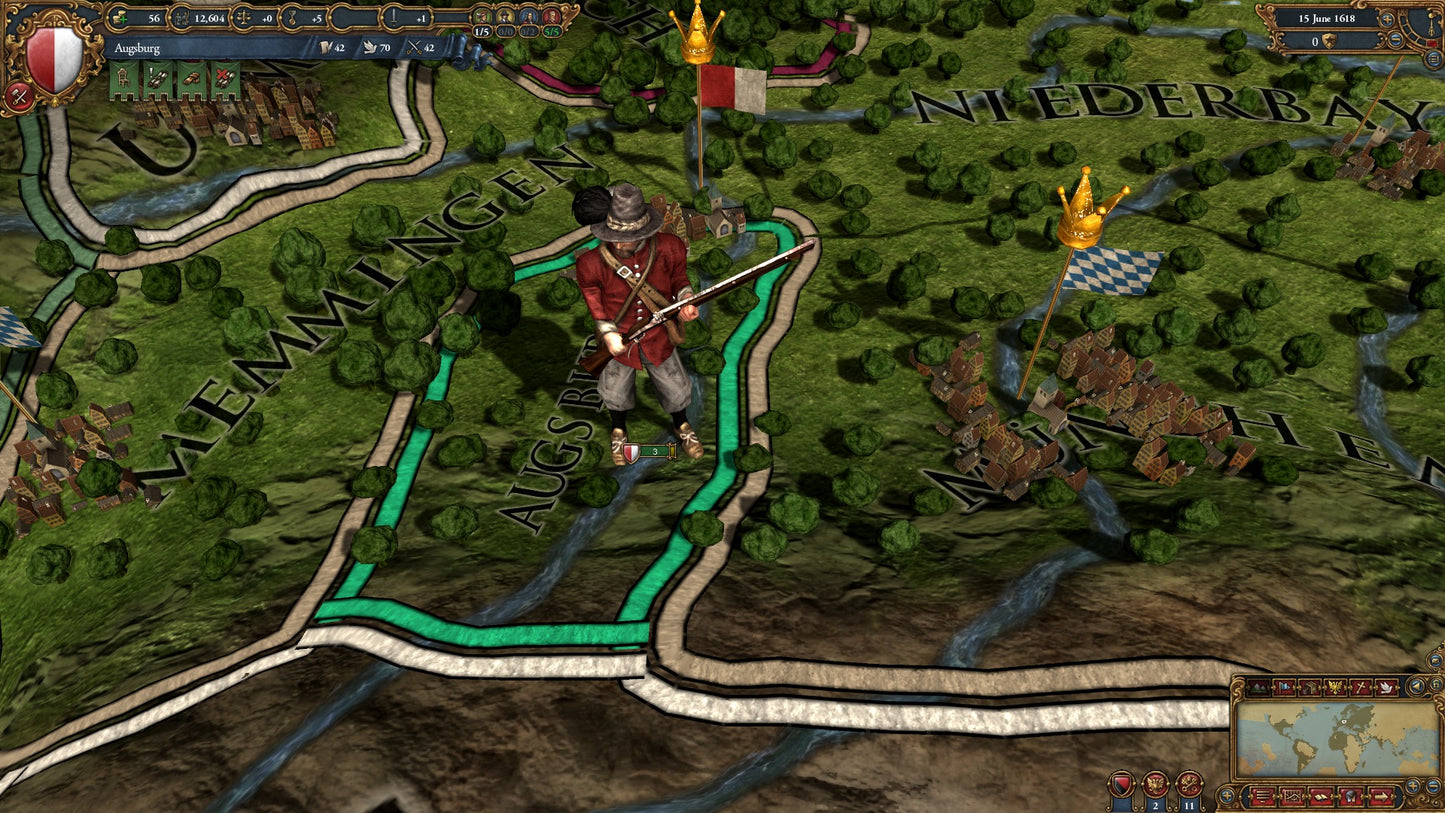
Task: Open the ledger from the minimap toolbar
Action: 1321,796
